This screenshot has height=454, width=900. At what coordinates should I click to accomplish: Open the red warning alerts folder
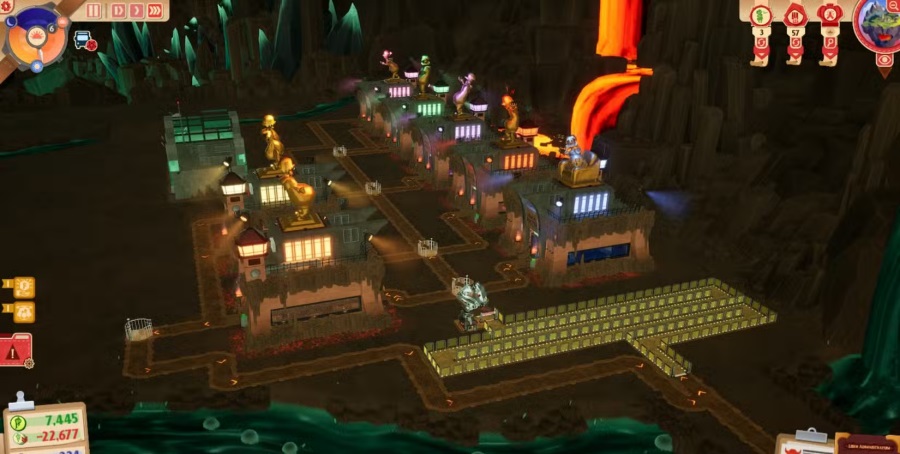click(x=15, y=351)
